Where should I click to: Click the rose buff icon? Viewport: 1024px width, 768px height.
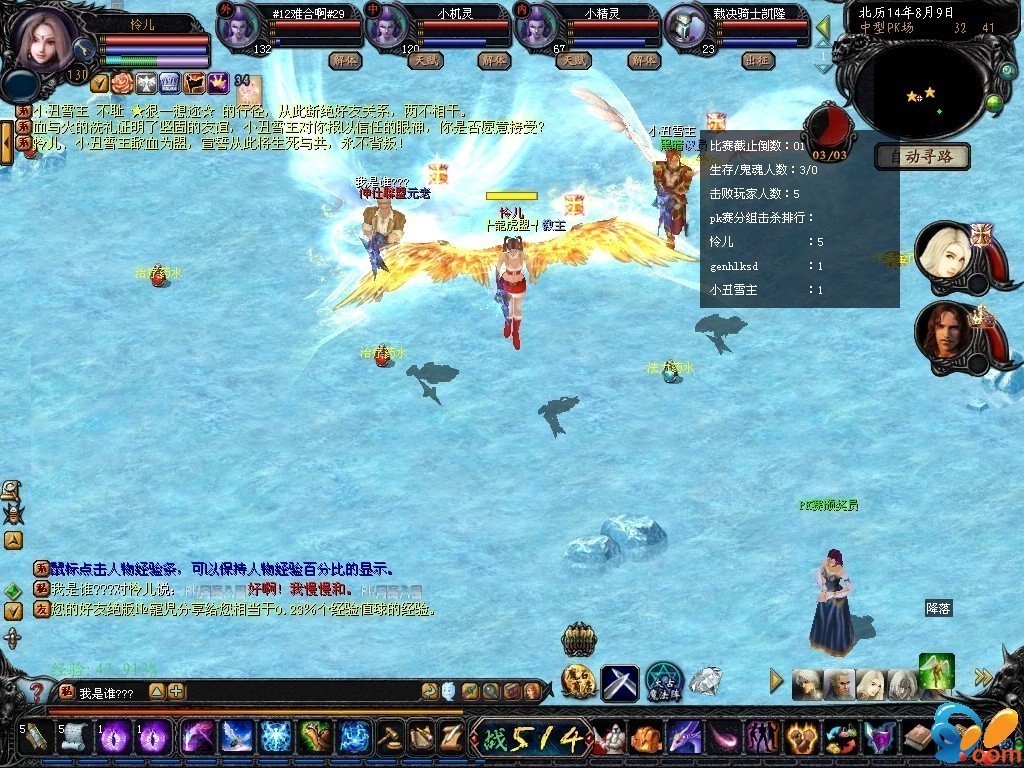[x=121, y=83]
